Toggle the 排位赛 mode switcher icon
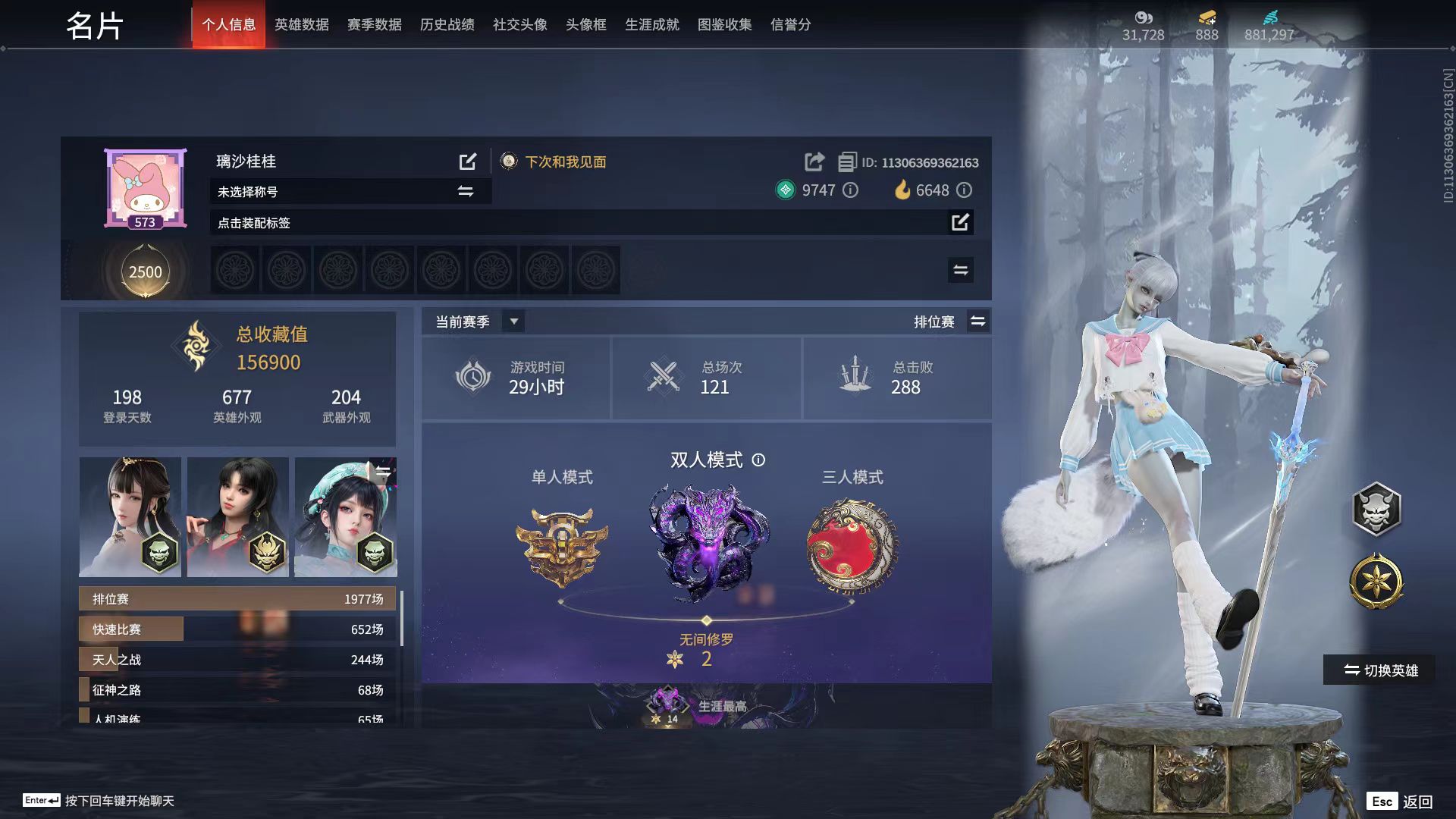Image resolution: width=1456 pixels, height=819 pixels. pyautogui.click(x=977, y=321)
